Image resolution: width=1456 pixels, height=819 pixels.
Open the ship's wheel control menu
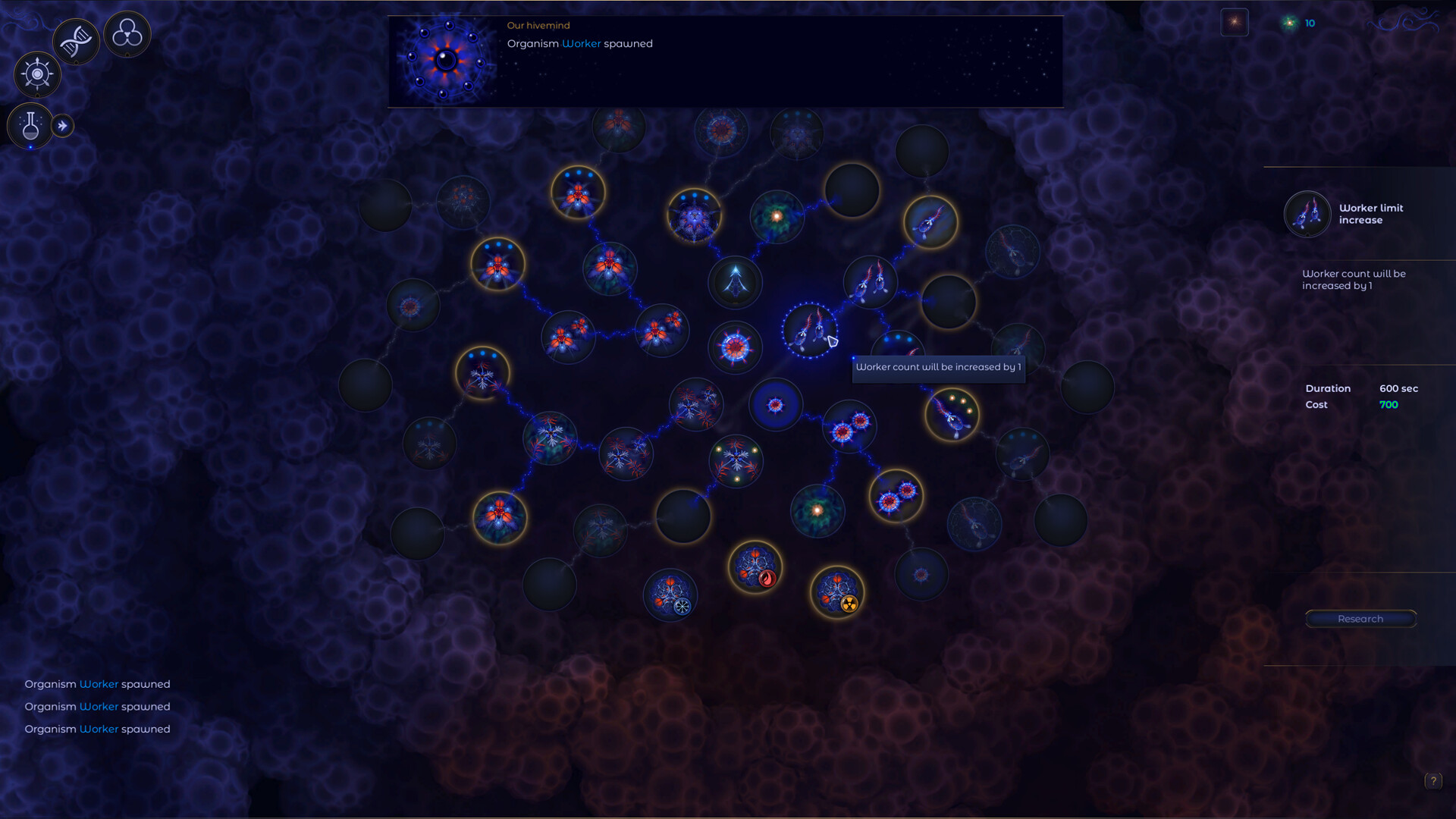[37, 73]
